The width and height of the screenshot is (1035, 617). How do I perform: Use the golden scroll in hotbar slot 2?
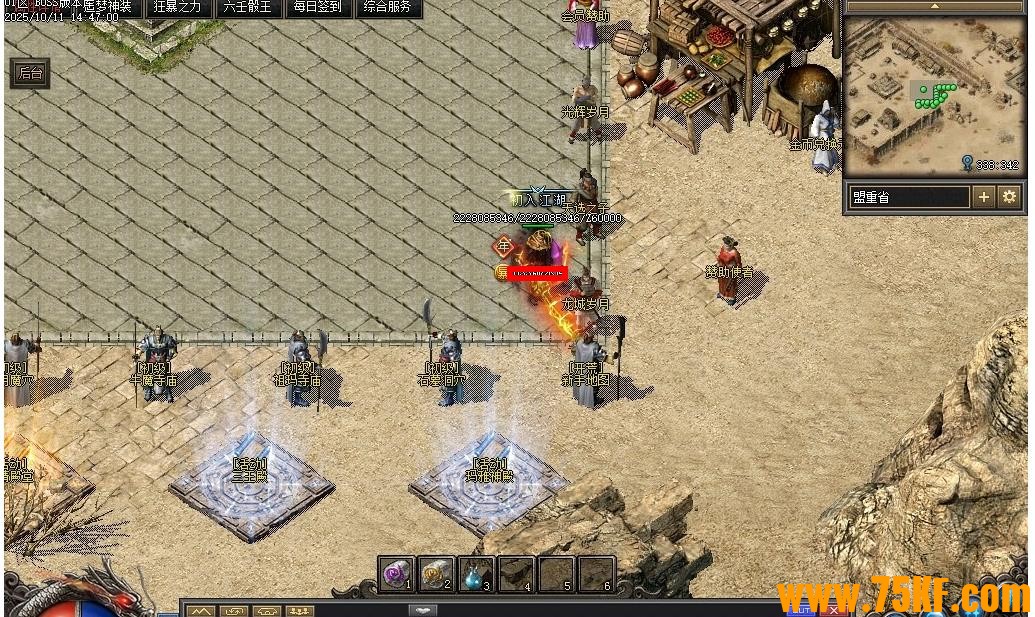pyautogui.click(x=437, y=574)
